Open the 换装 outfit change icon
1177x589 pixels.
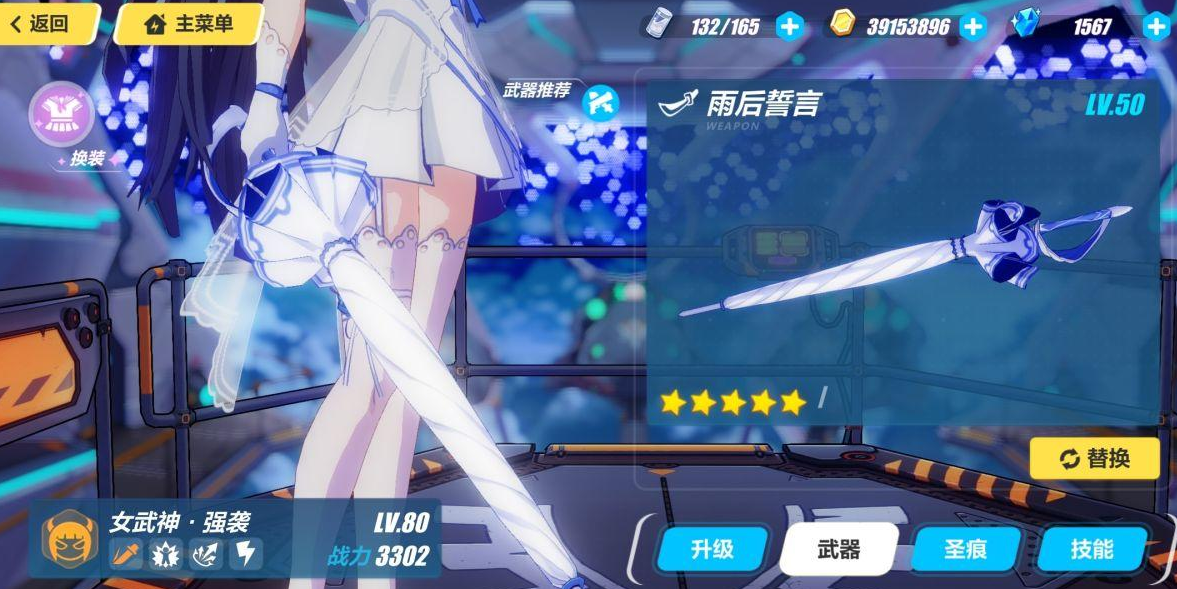[62, 115]
